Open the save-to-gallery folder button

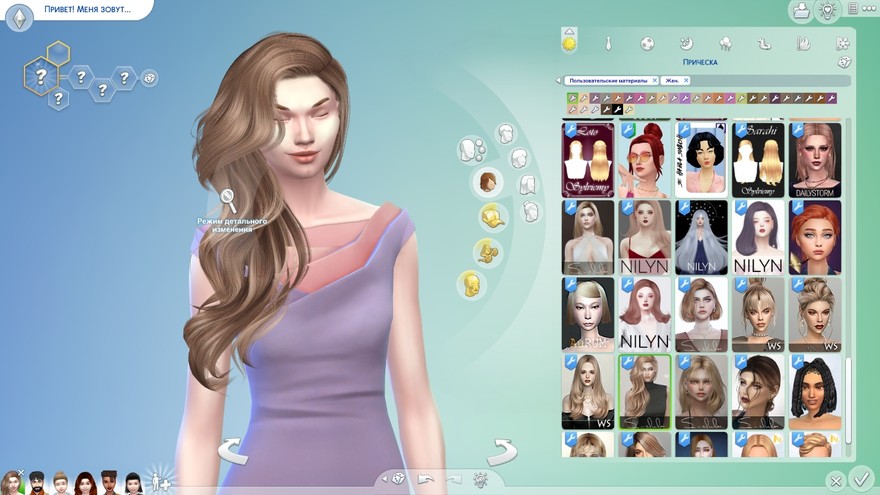click(800, 11)
